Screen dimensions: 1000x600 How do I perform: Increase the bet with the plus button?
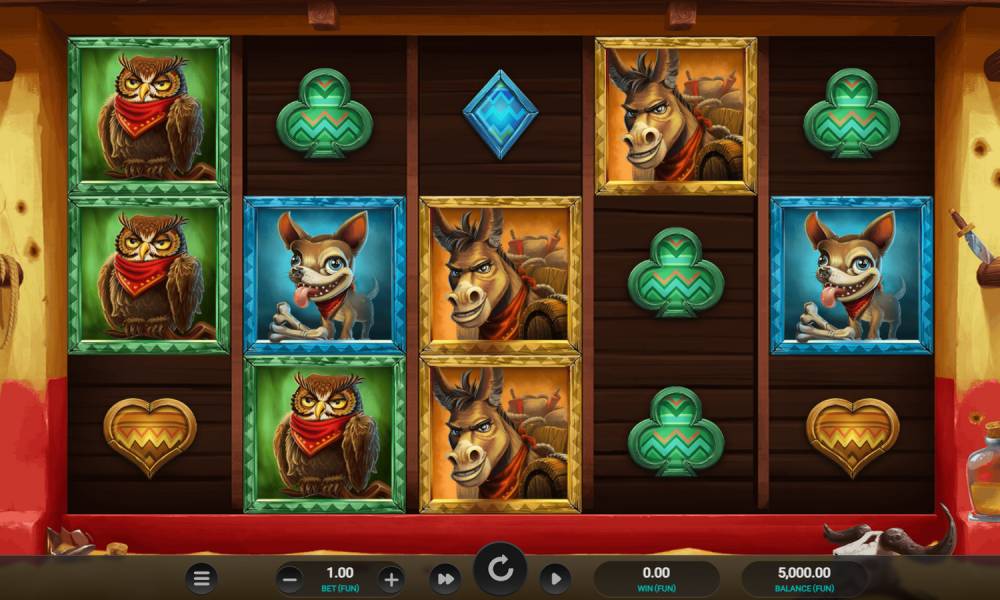[391, 578]
